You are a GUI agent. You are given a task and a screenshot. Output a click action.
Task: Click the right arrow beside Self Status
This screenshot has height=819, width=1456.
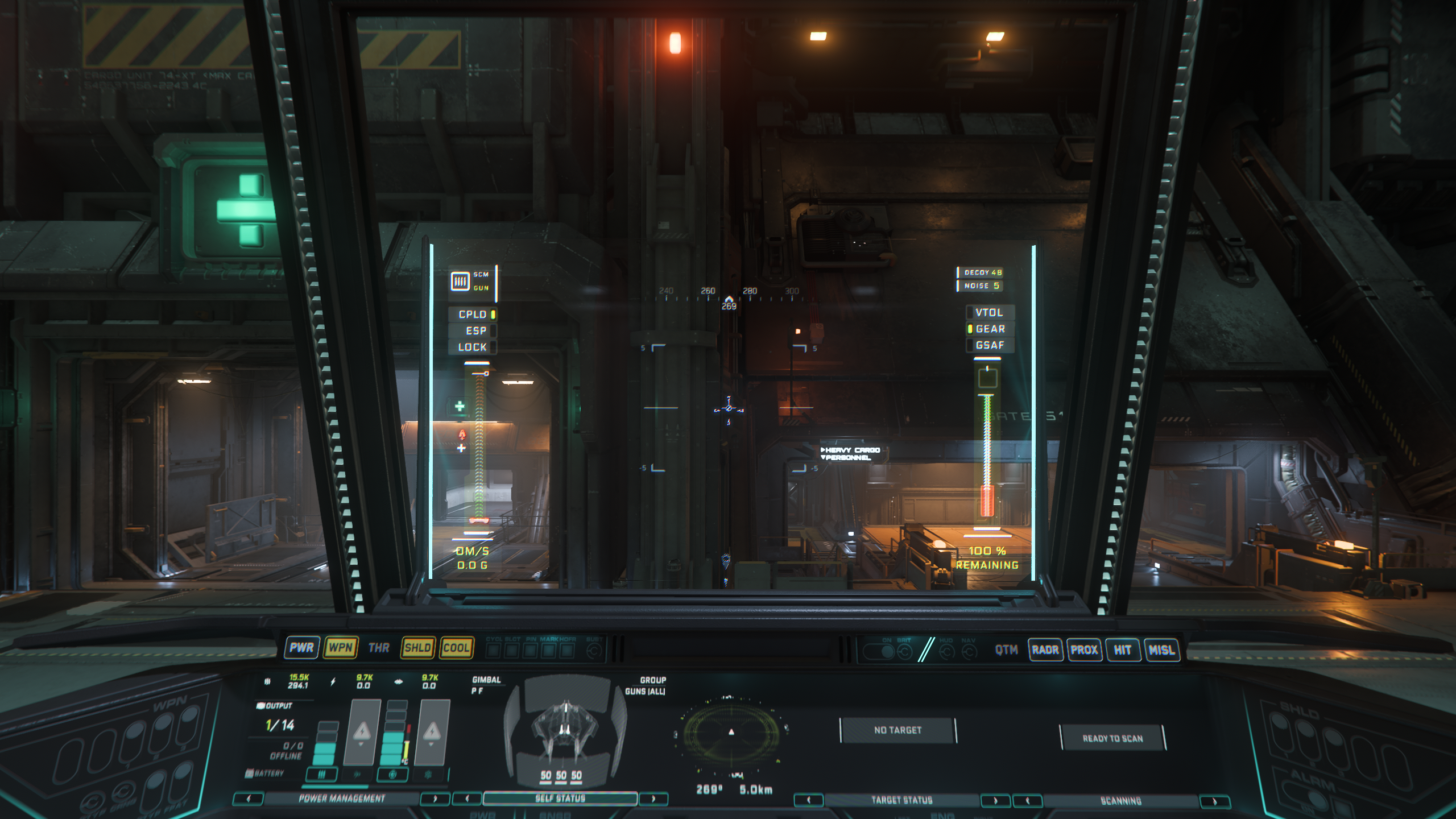click(653, 799)
